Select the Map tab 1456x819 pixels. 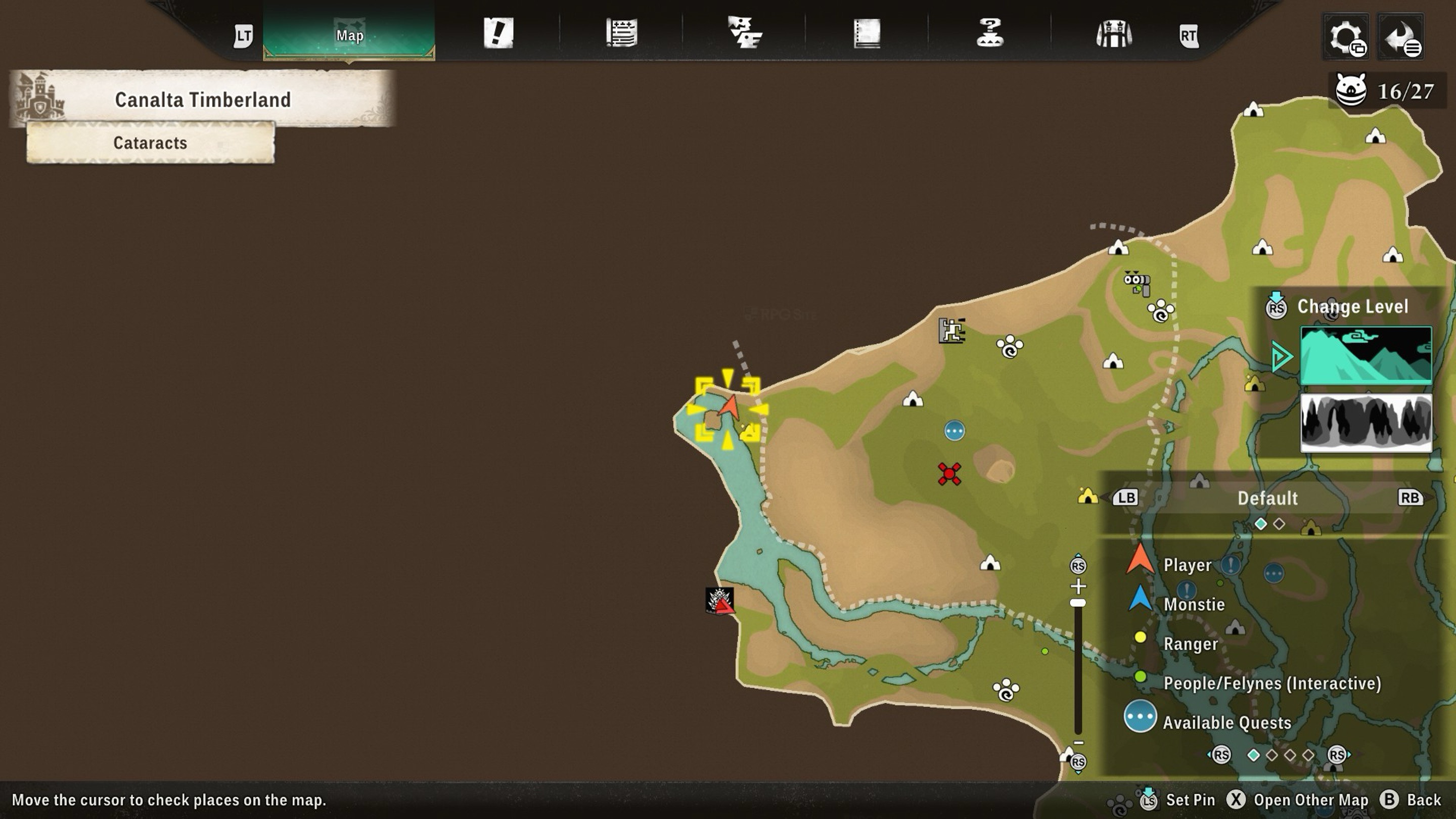(x=349, y=34)
